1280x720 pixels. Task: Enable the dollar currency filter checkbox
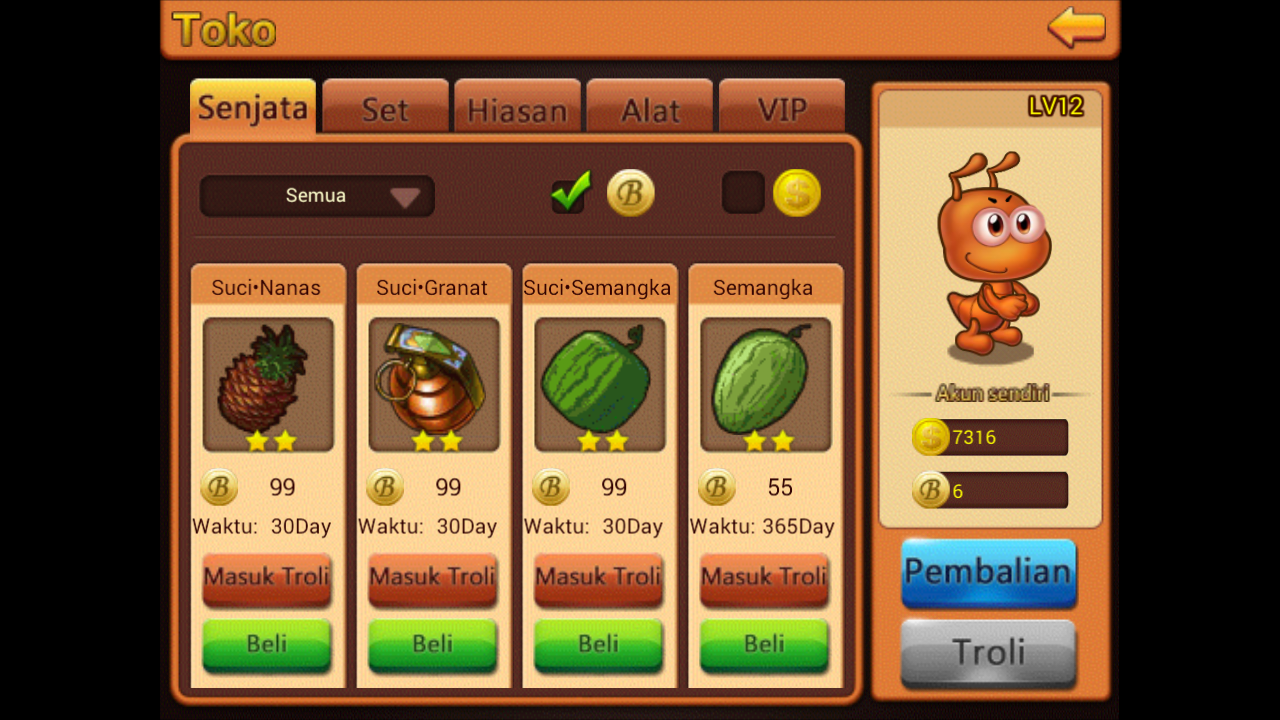click(742, 192)
